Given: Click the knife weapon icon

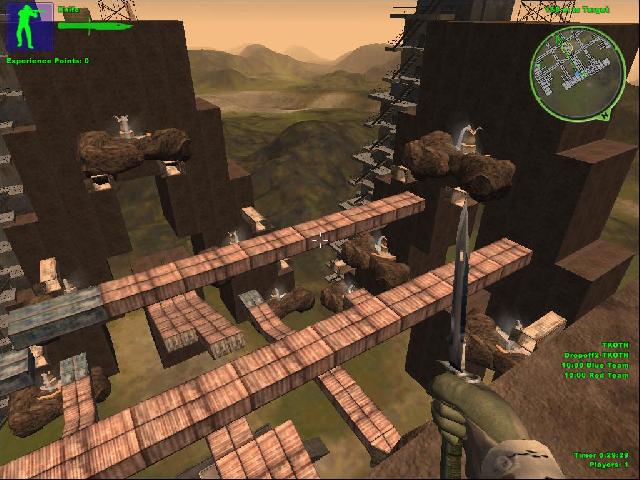Looking at the screenshot, I should [97, 27].
